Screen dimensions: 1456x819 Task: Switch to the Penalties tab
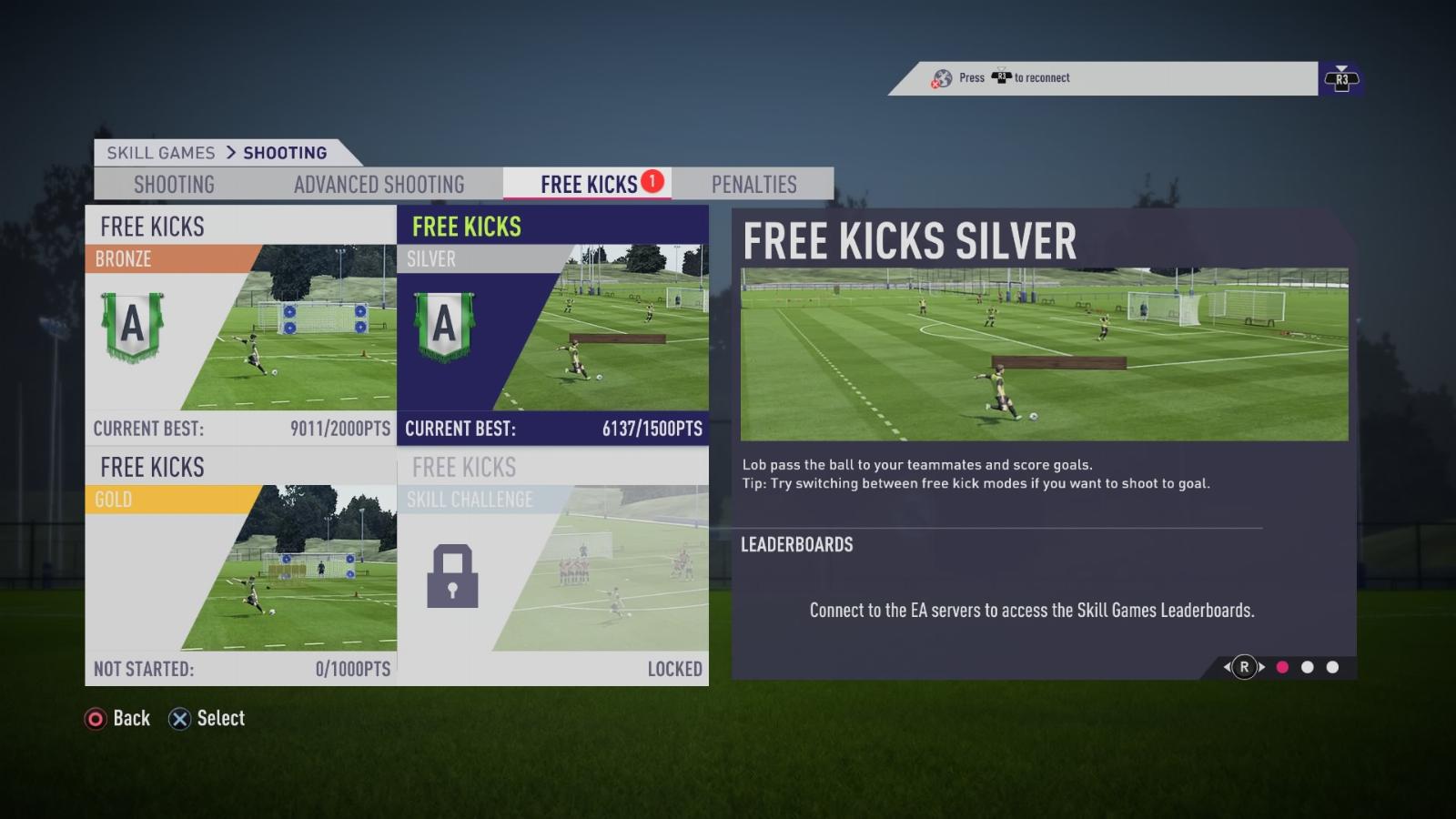tap(753, 185)
